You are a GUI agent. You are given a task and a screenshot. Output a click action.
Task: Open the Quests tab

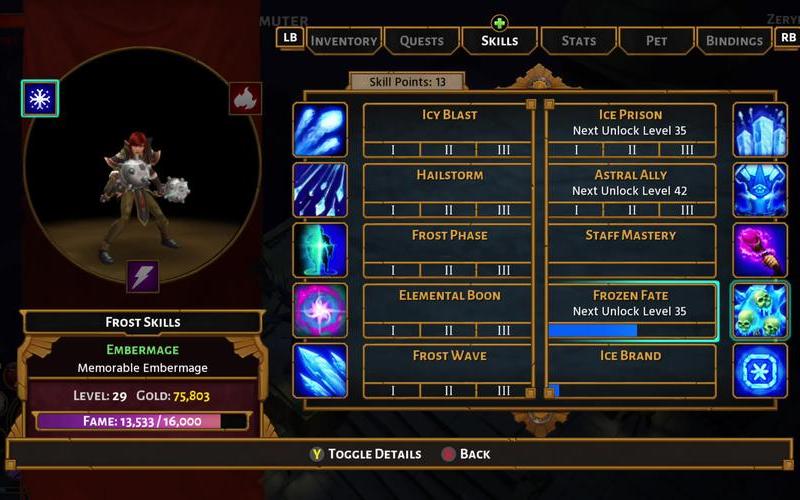[x=421, y=41]
